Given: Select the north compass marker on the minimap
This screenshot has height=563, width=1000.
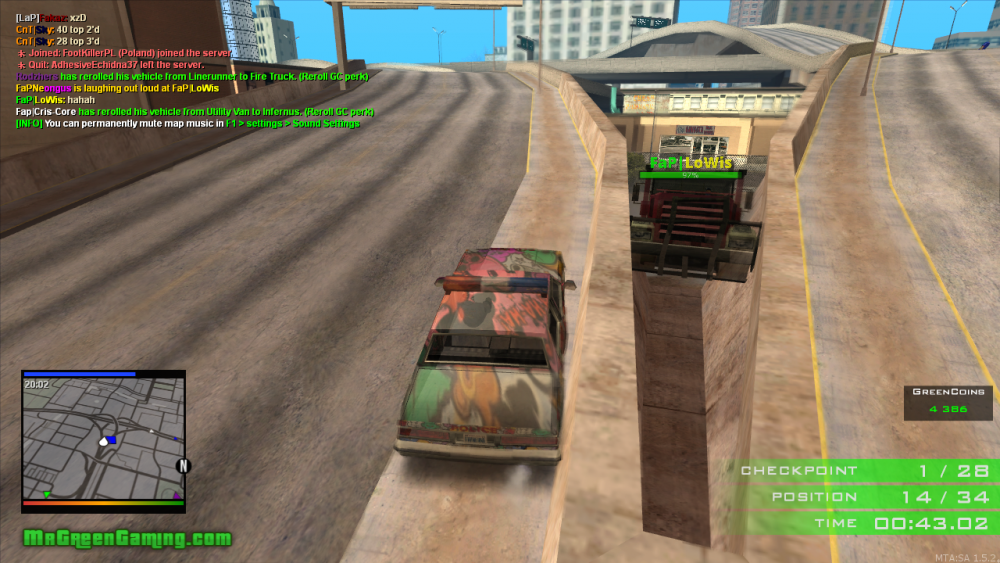Looking at the screenshot, I should (183, 466).
